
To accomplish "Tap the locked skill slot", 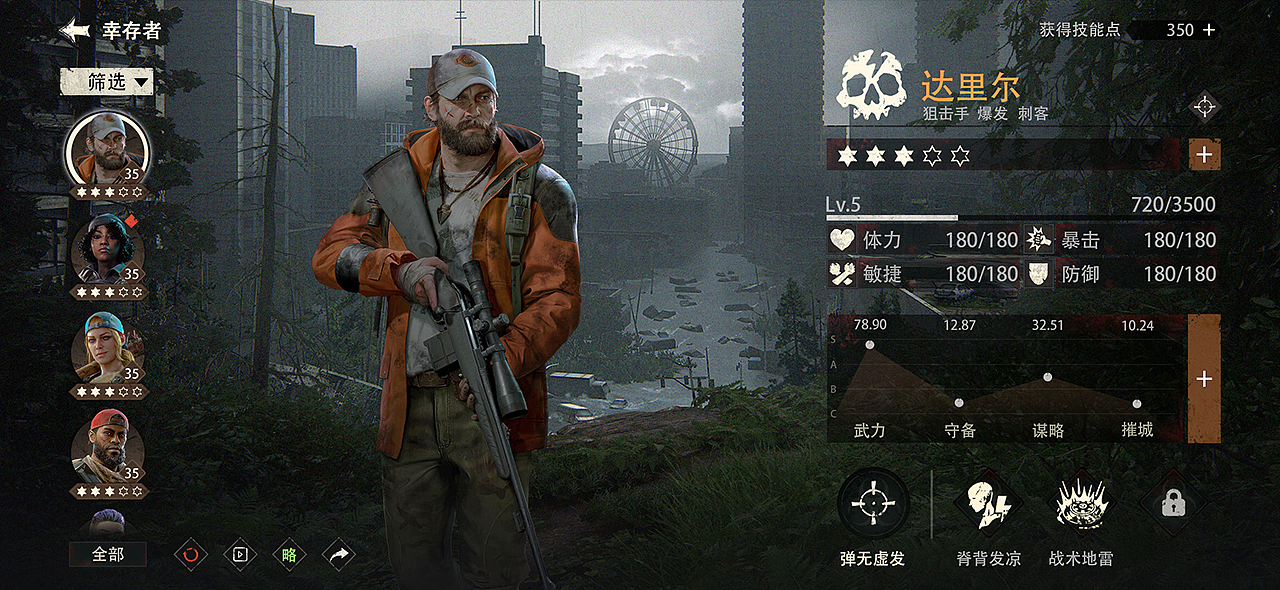I will pyautogui.click(x=1173, y=504).
